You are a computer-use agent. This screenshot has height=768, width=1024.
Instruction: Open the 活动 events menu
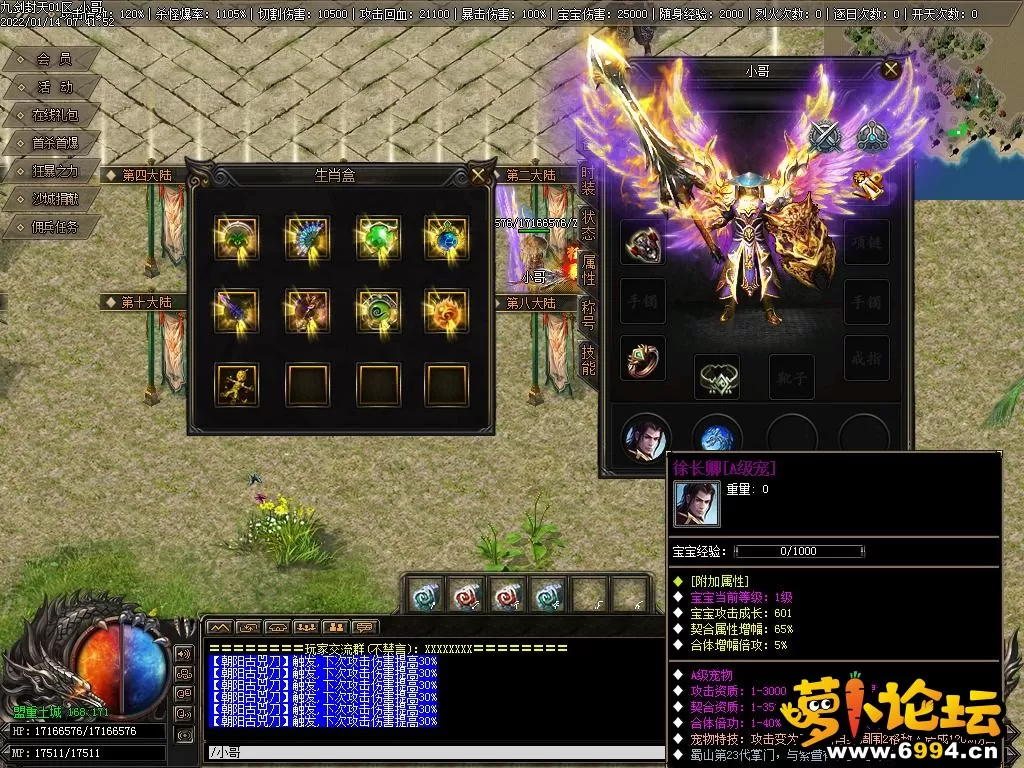(x=54, y=88)
